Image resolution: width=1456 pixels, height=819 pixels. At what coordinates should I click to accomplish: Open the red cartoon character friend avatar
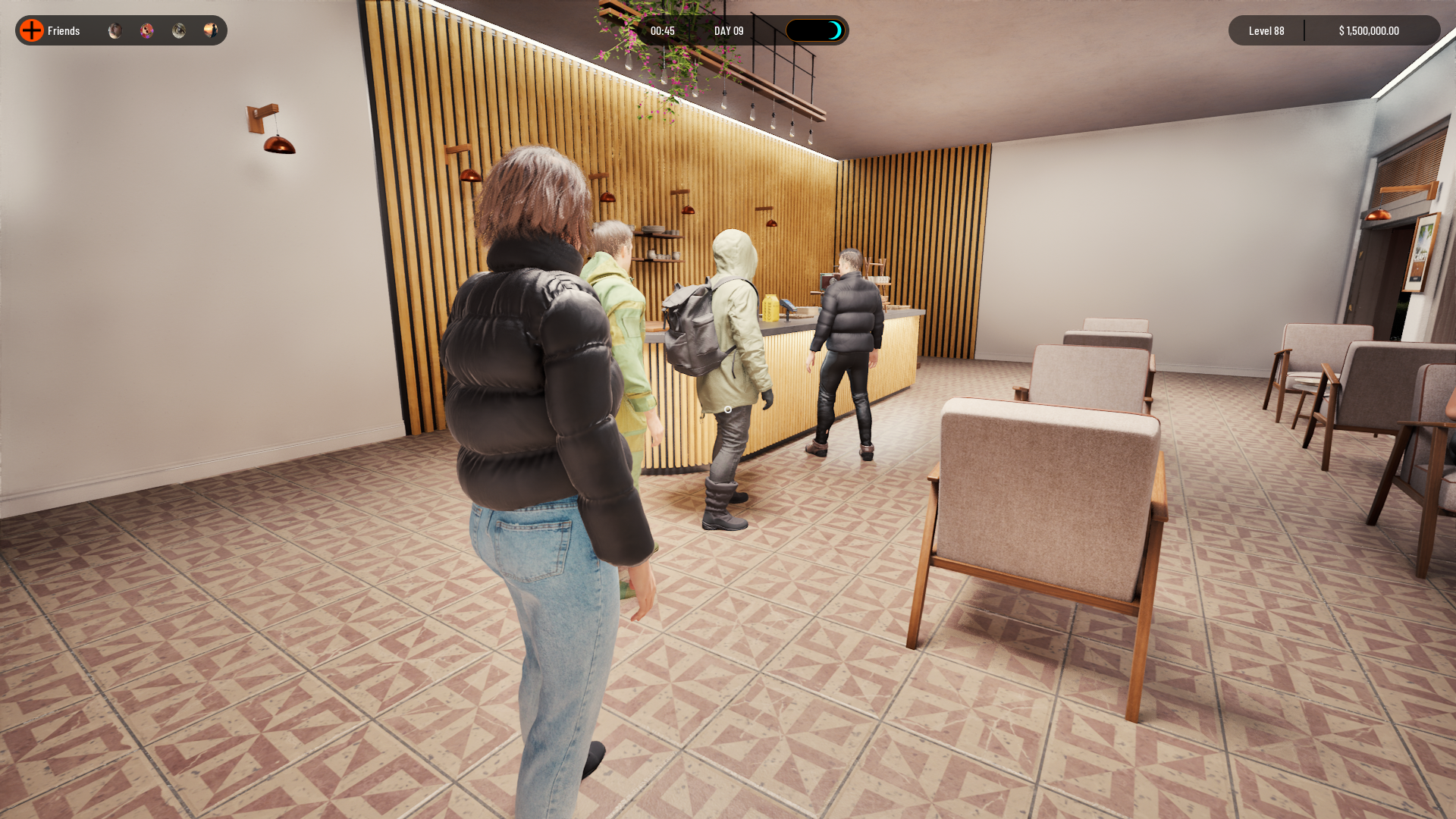point(147,30)
